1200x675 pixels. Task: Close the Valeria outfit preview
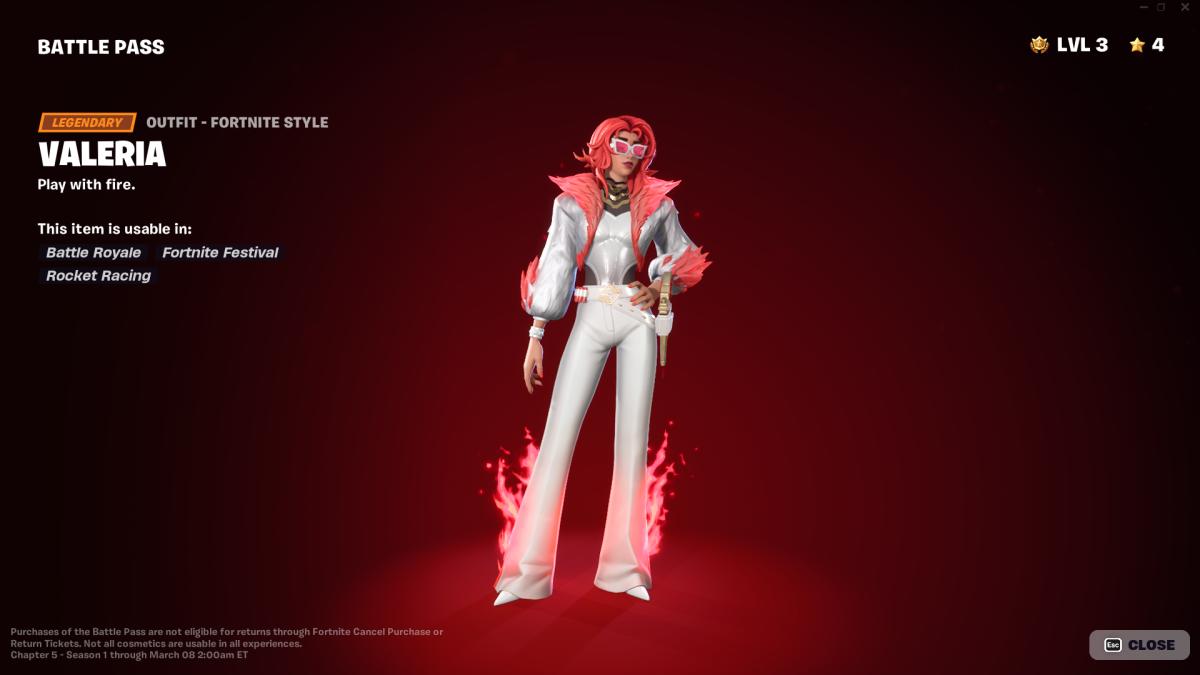pyautogui.click(x=1139, y=645)
